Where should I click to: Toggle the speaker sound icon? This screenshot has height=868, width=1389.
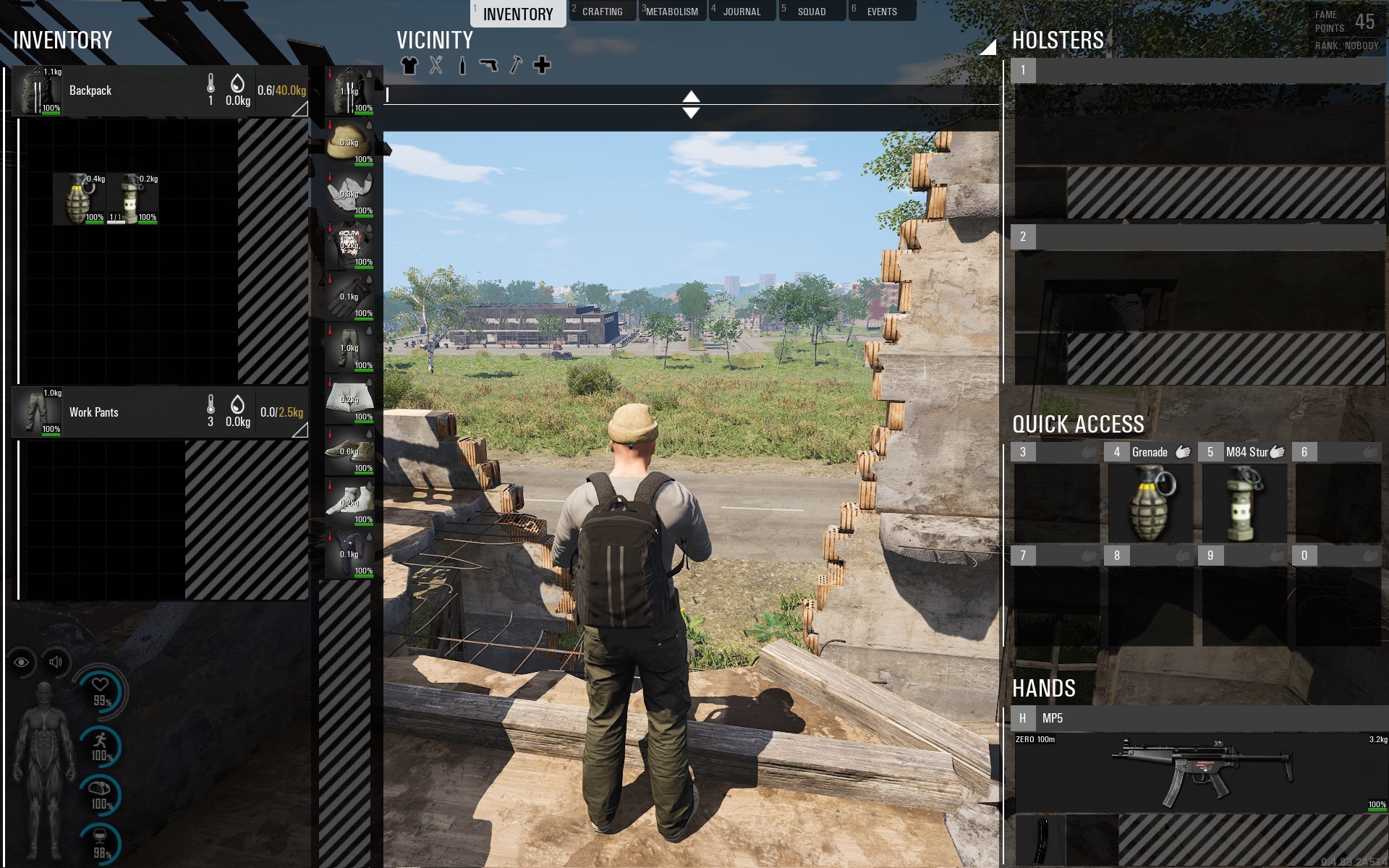[x=56, y=662]
